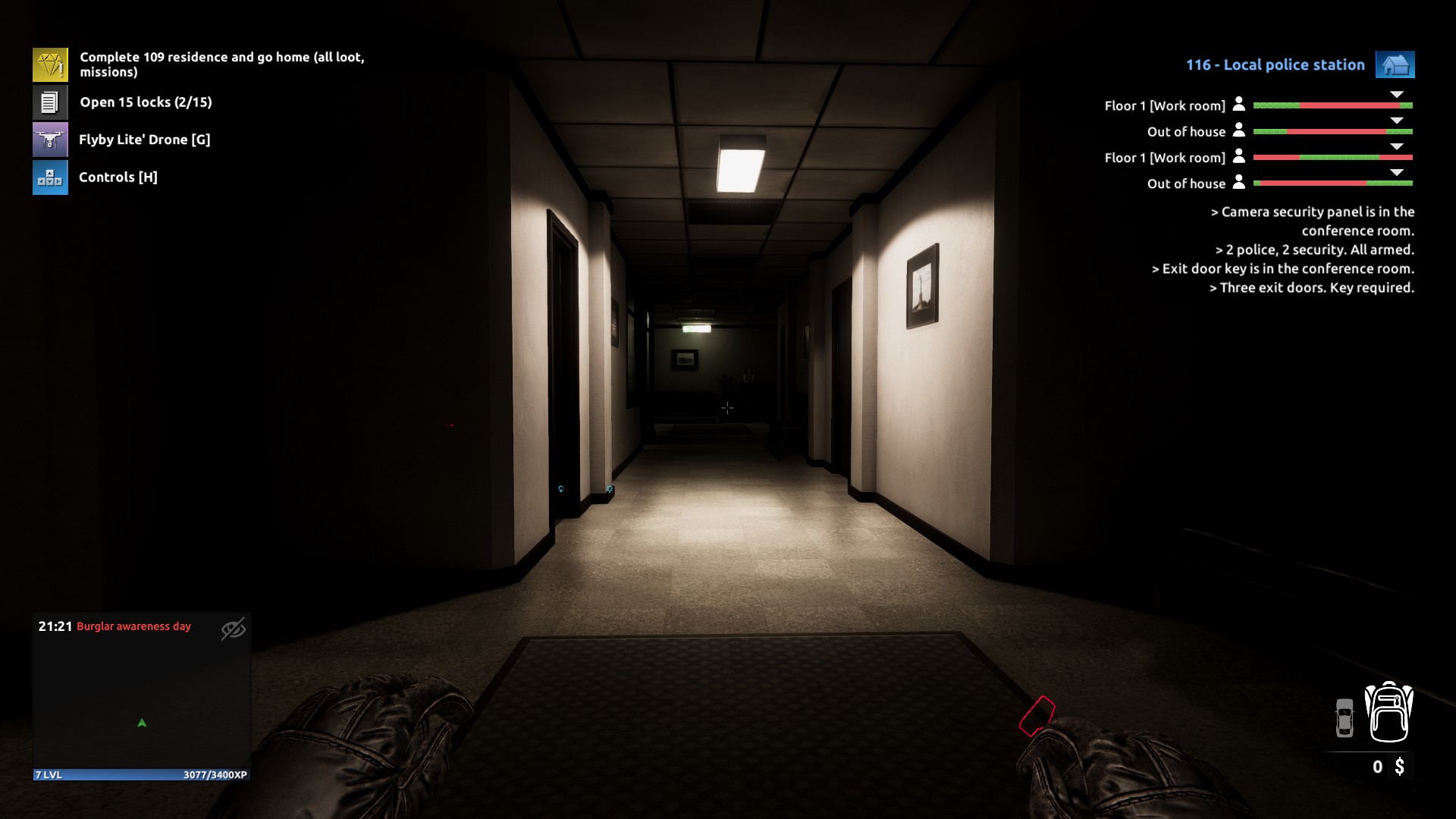
Task: Click the 116 - Local police station title
Action: coord(1275,64)
